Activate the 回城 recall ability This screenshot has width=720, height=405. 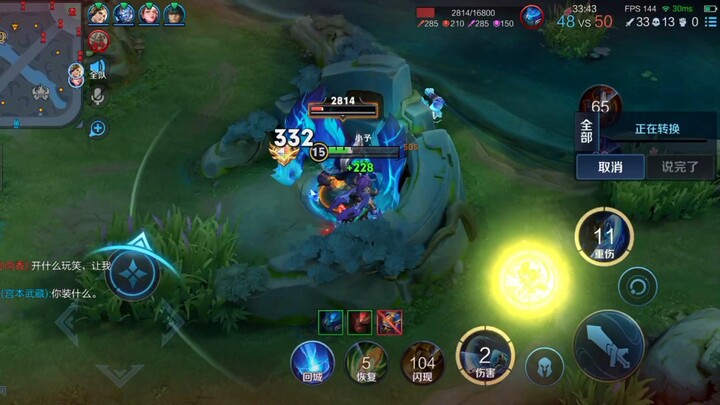click(x=312, y=361)
